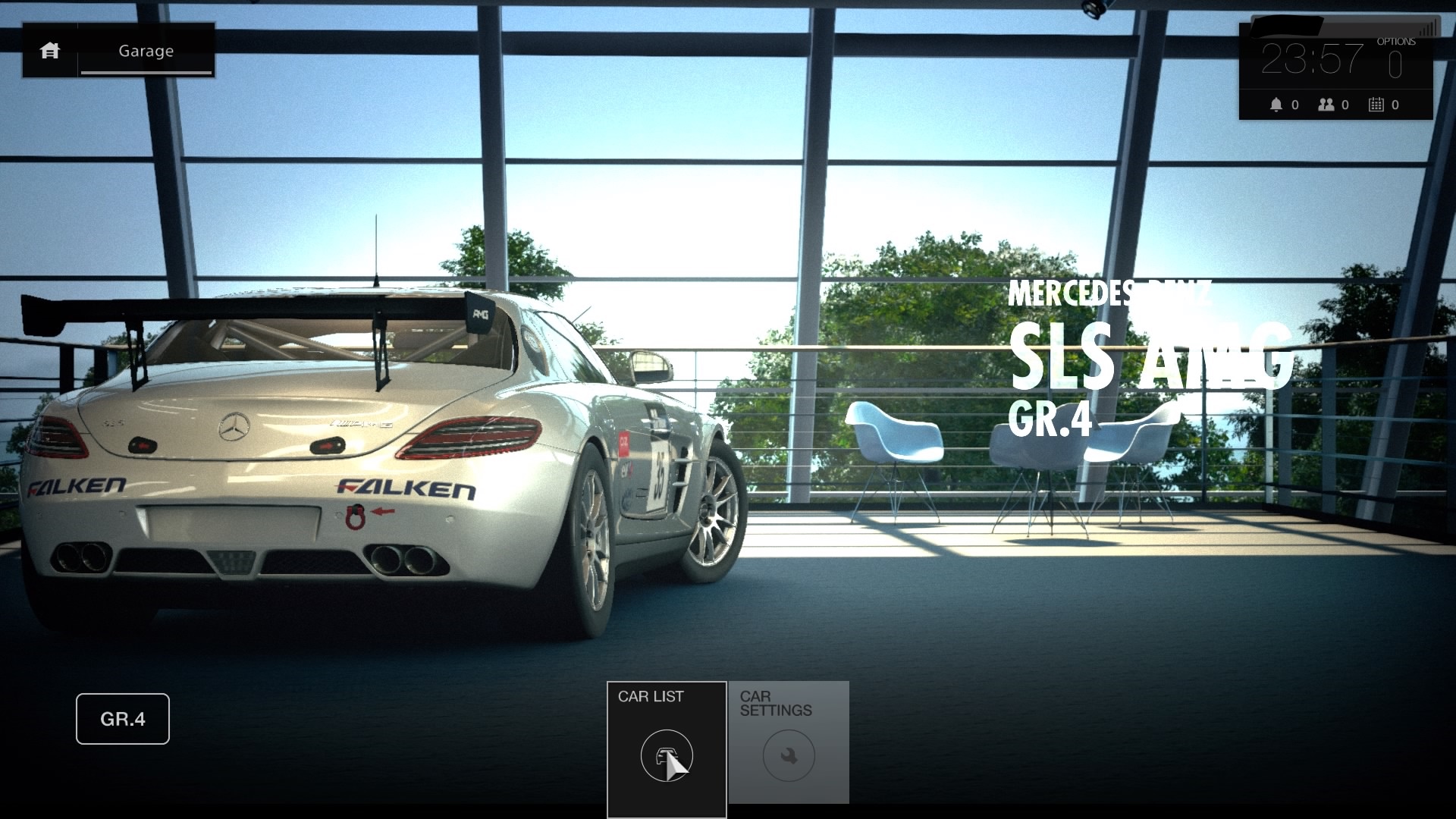Select the Garage breadcrumb tab

146,51
